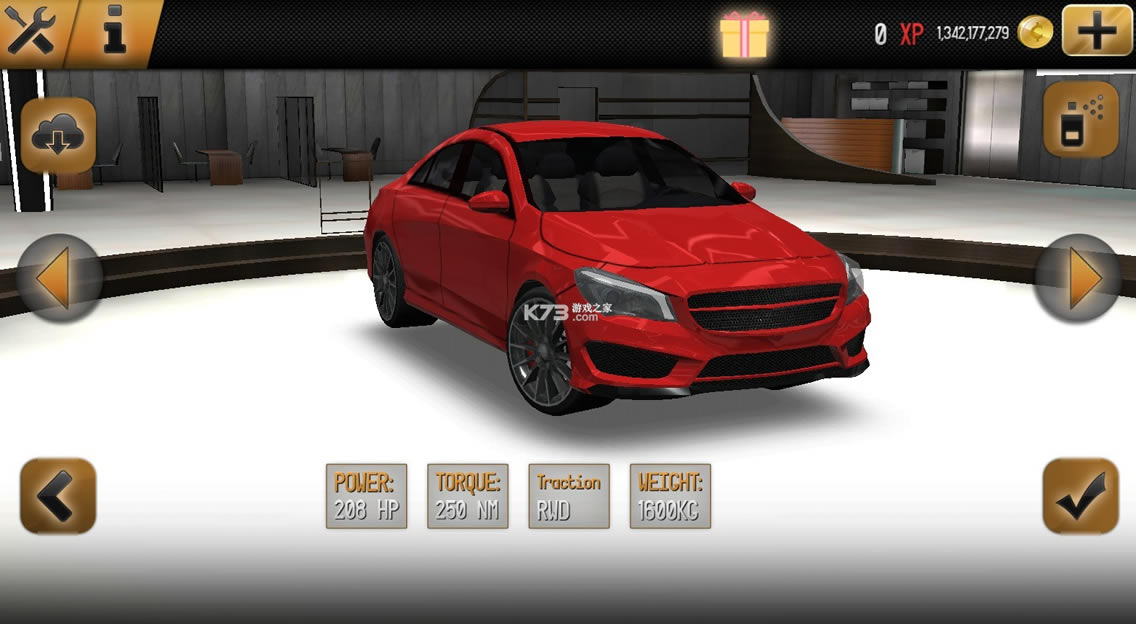The width and height of the screenshot is (1136, 624).
Task: Open the cloud download button
Action: 58,135
